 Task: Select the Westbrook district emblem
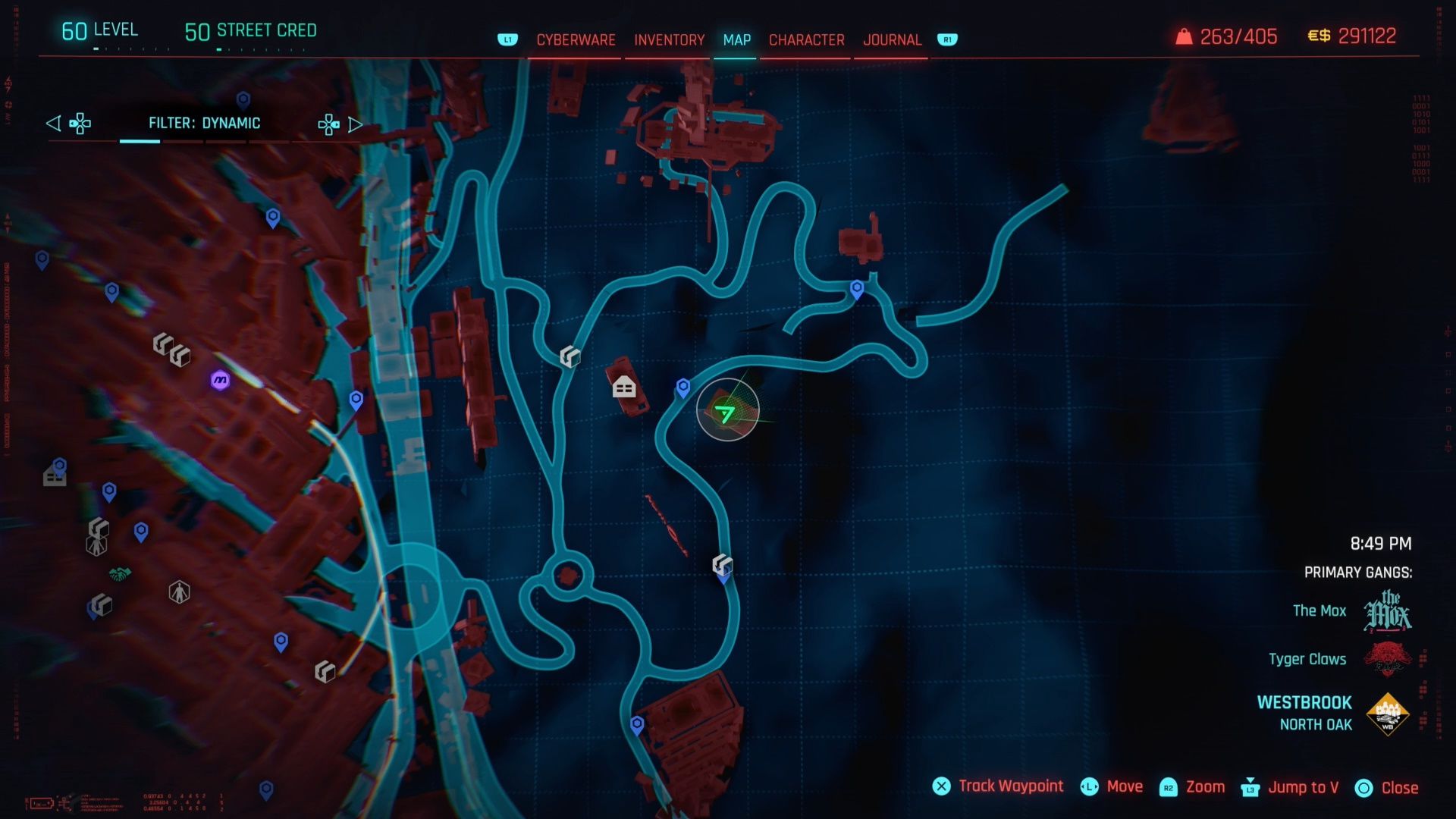pyautogui.click(x=1387, y=714)
